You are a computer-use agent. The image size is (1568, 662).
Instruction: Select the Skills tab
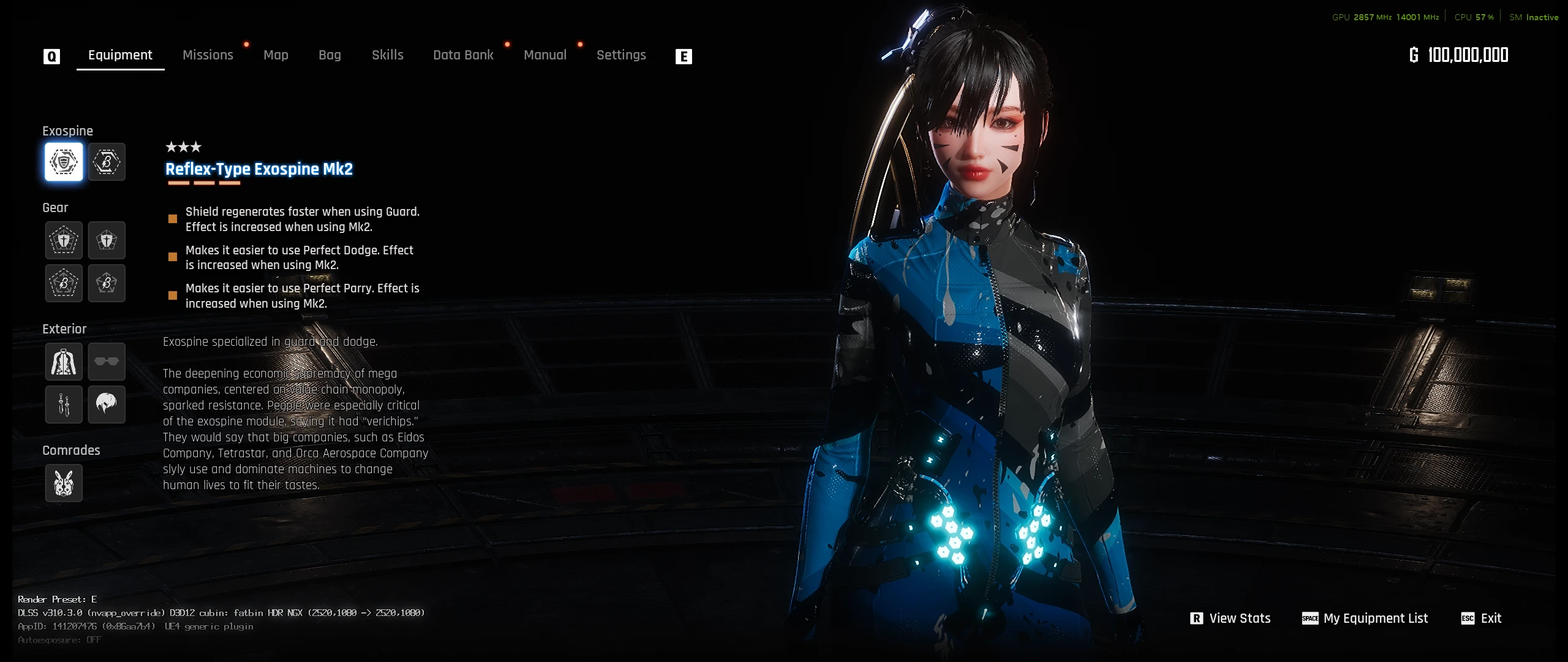(388, 55)
